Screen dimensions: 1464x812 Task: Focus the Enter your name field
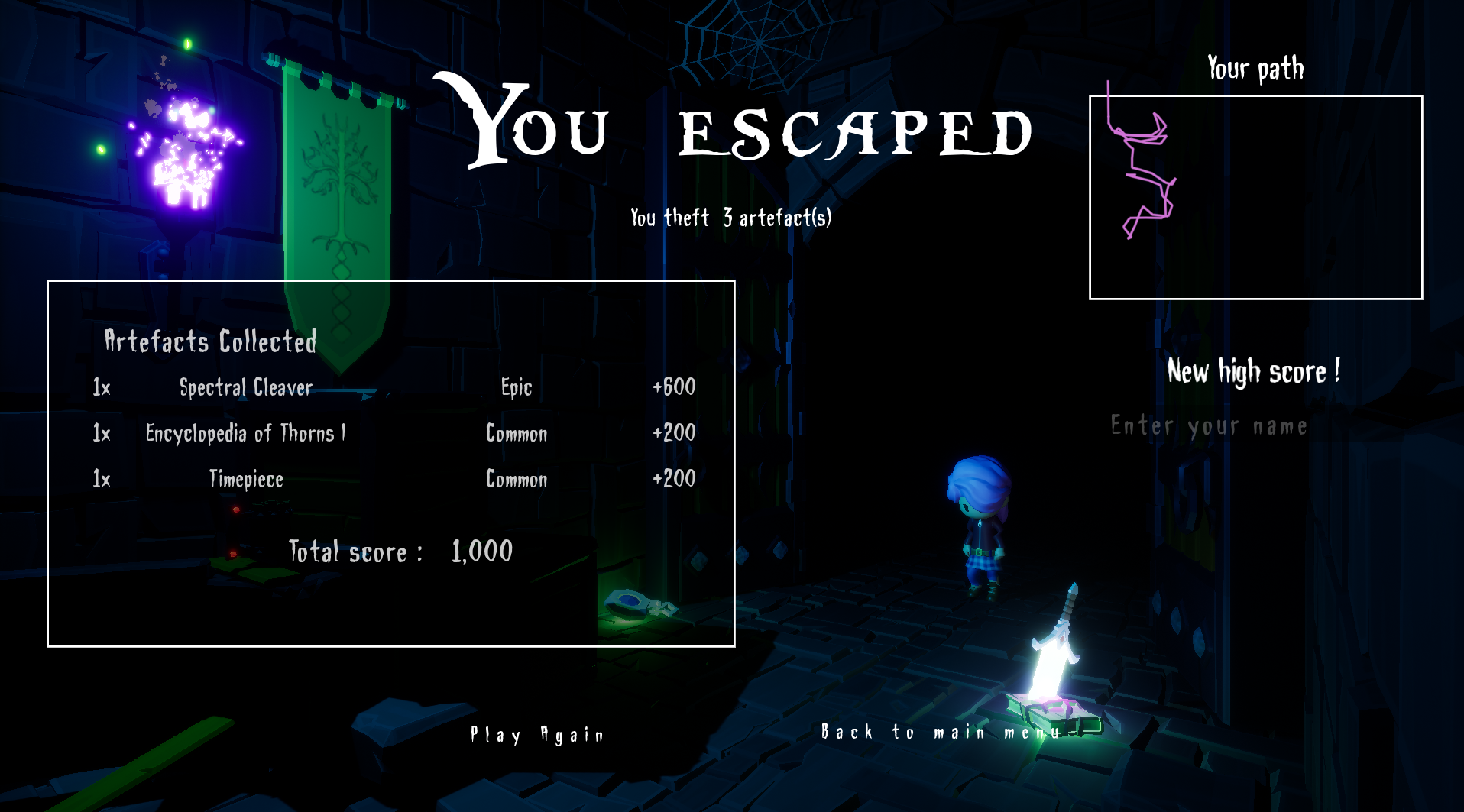click(x=1209, y=426)
